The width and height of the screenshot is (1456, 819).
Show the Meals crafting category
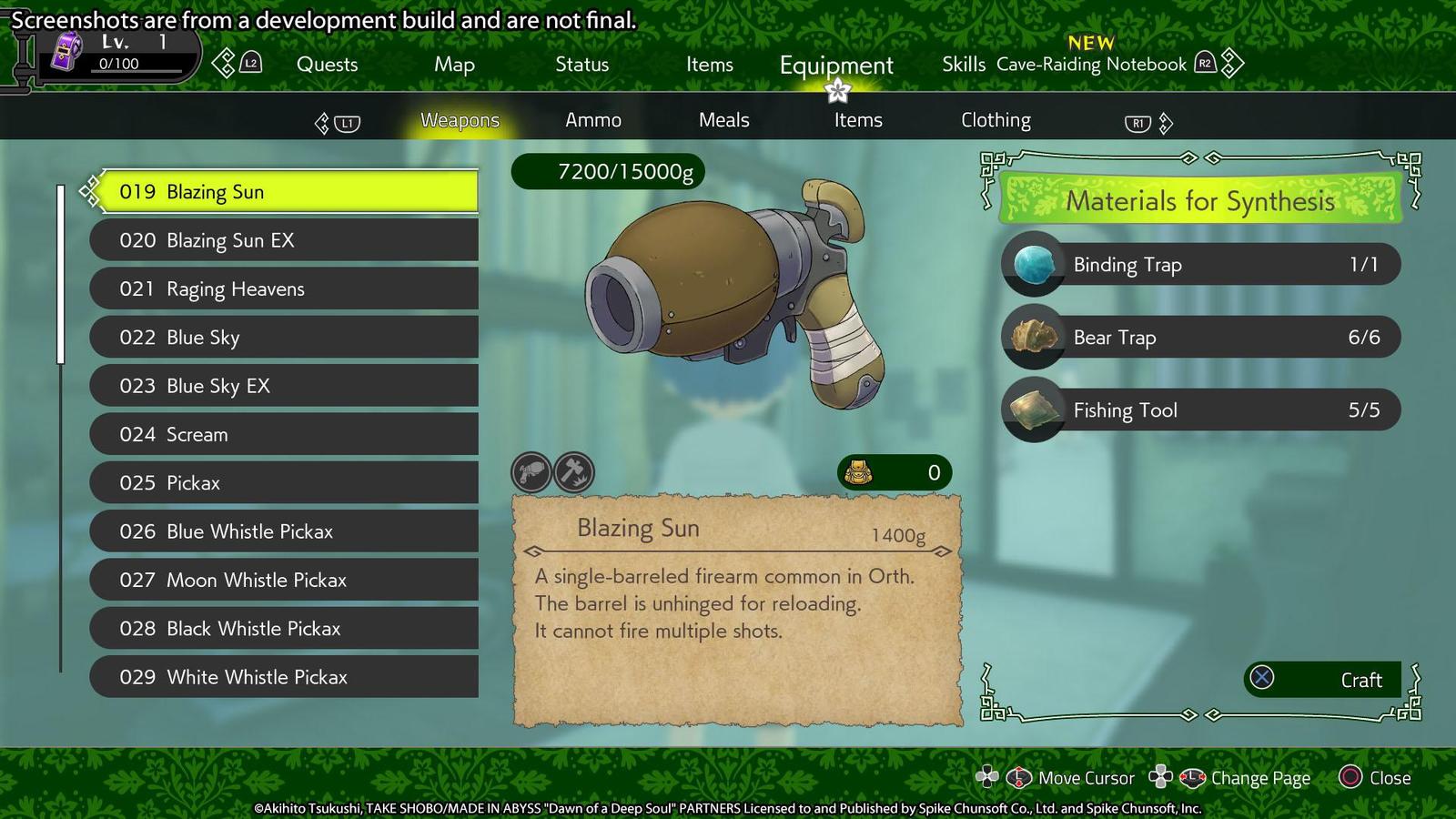tap(723, 120)
